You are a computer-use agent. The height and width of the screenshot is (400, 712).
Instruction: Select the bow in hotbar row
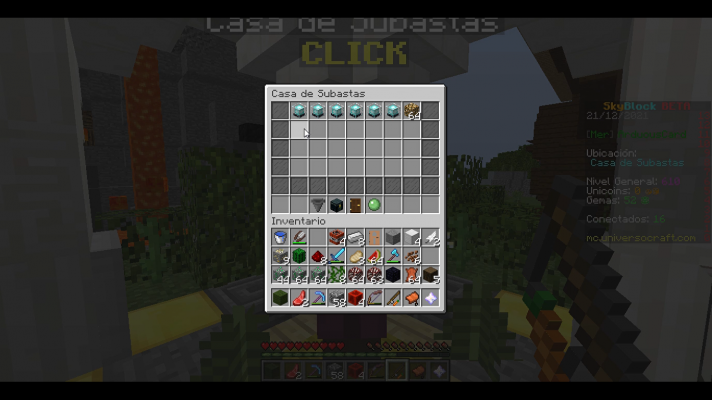(x=374, y=297)
